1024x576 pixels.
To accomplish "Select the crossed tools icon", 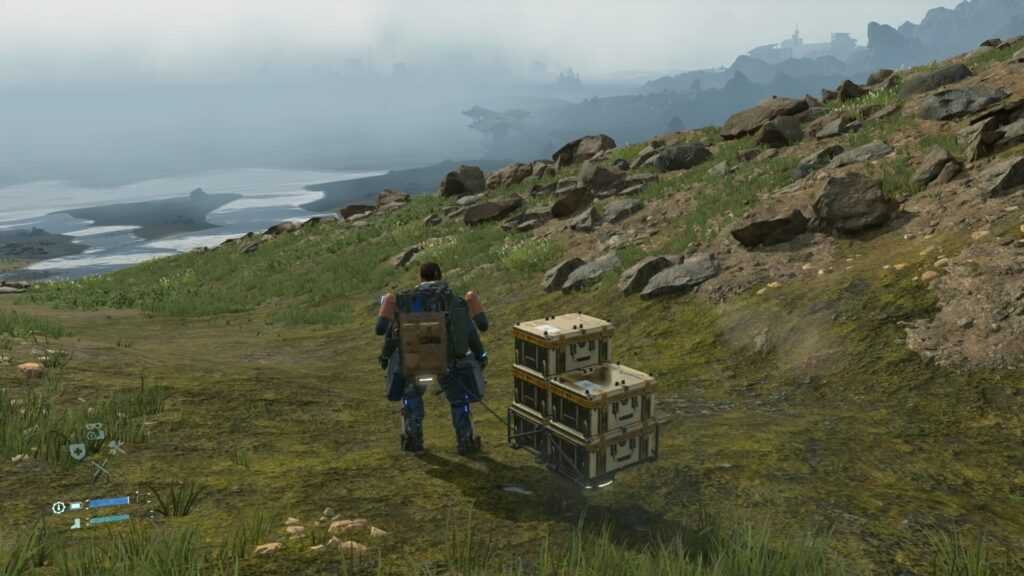I will click(x=101, y=468).
